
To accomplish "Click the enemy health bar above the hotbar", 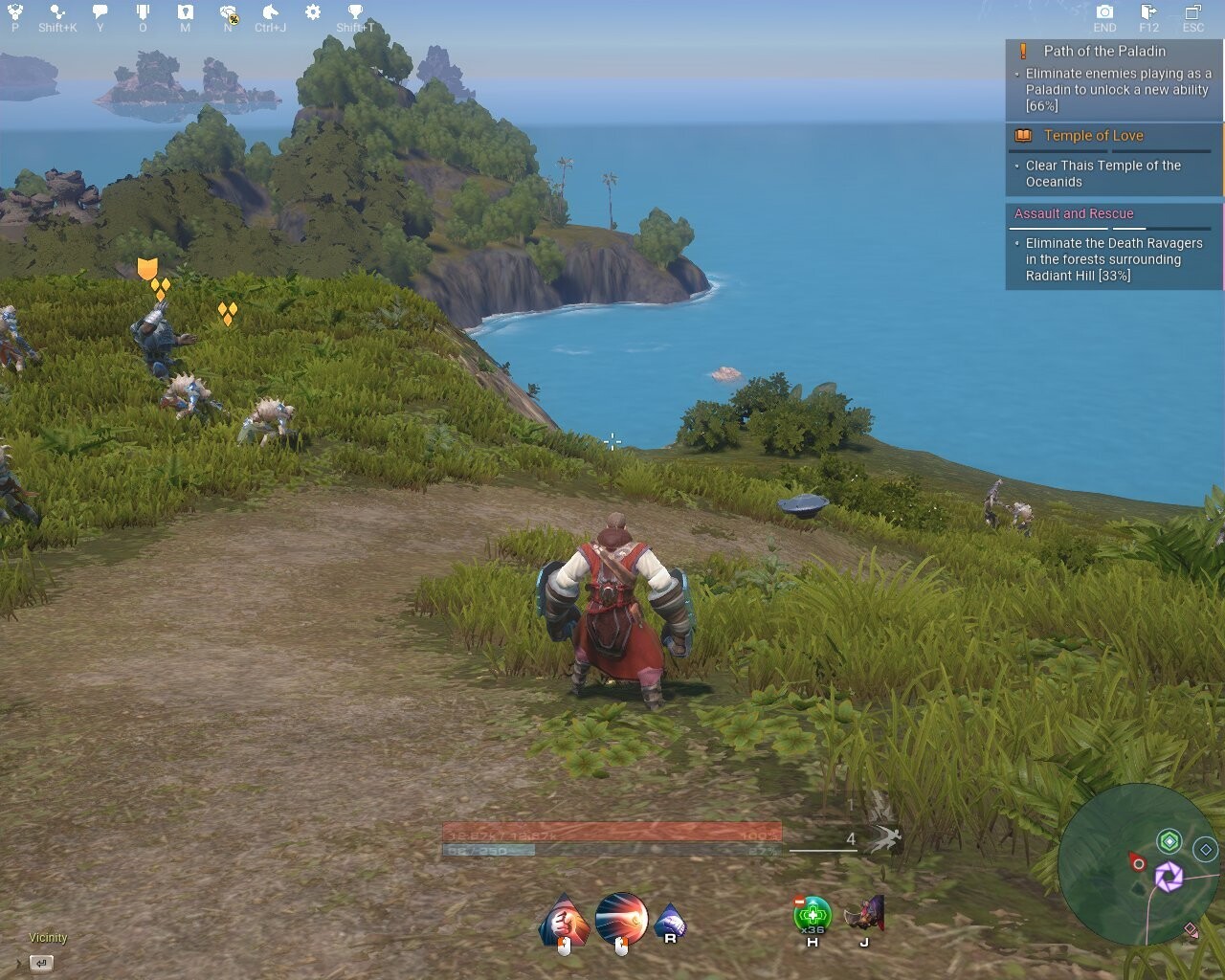I will coord(610,834).
